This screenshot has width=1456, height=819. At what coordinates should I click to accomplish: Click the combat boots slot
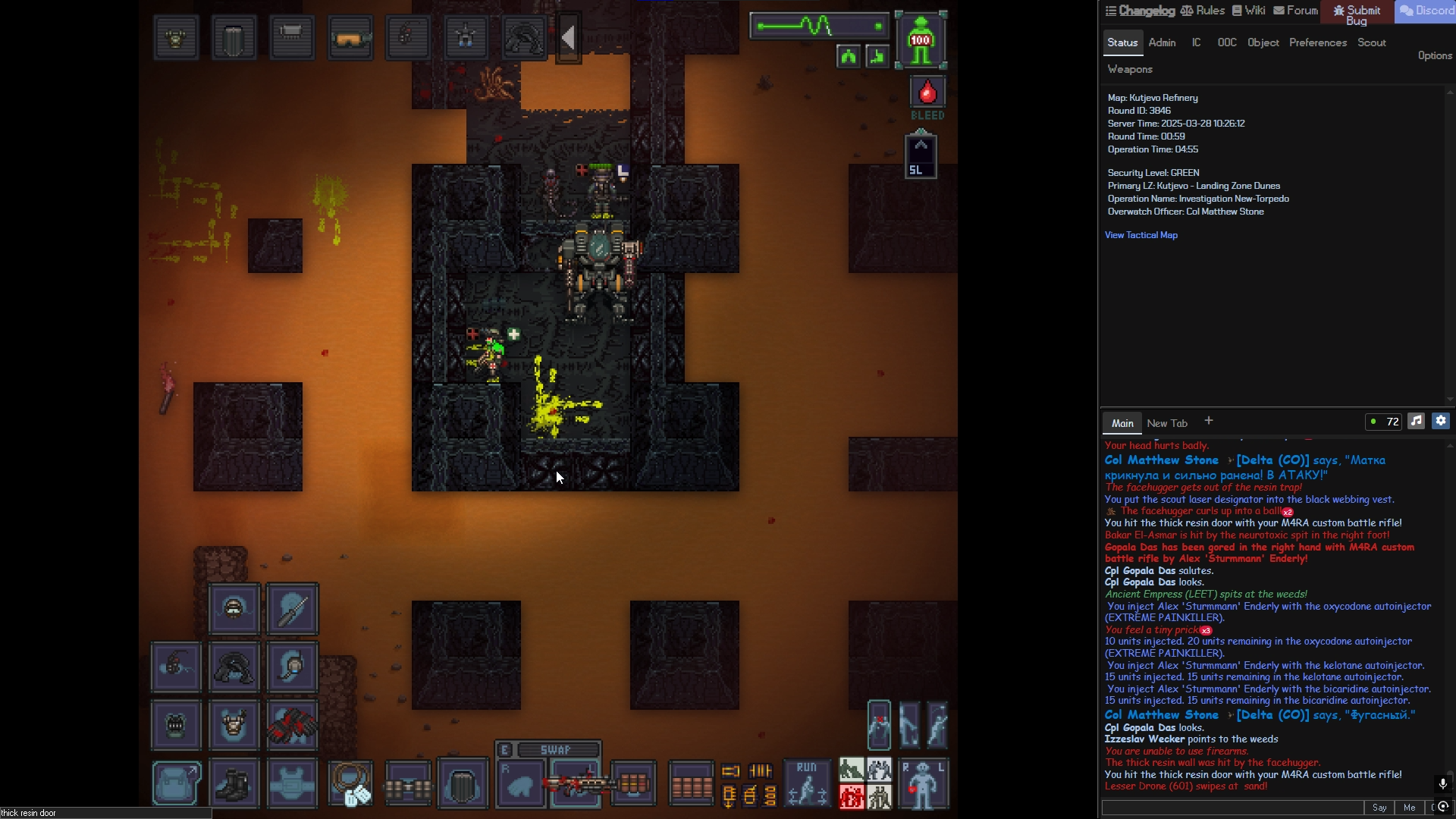coord(234,784)
